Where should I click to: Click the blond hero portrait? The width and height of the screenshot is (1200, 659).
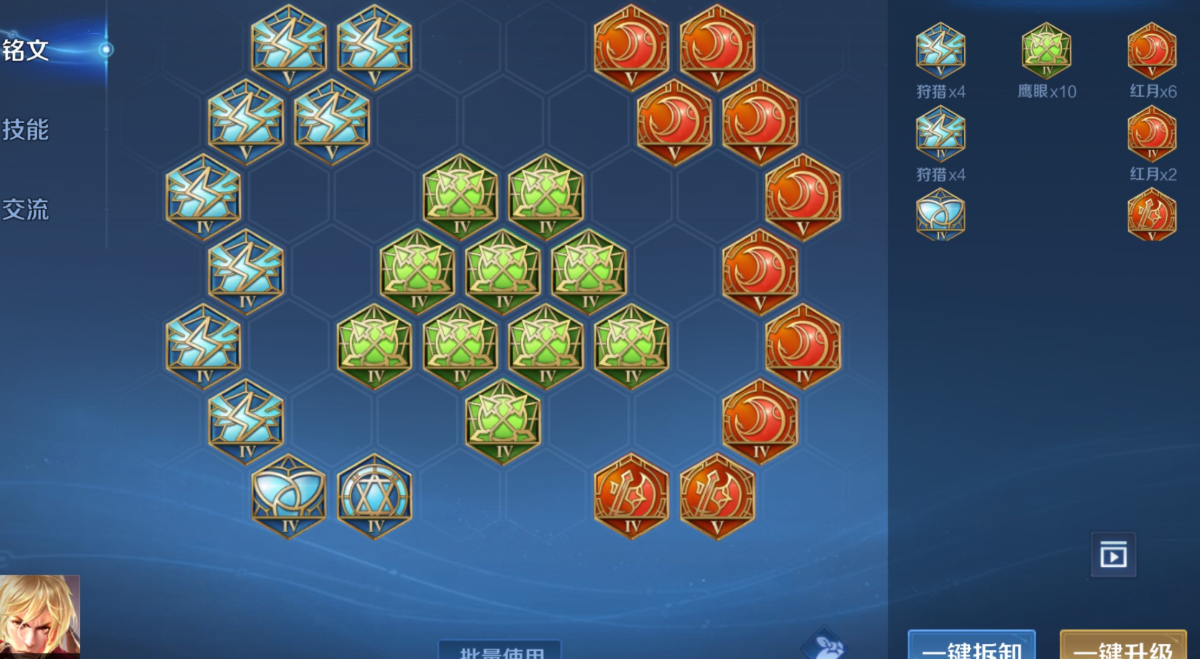(40, 617)
